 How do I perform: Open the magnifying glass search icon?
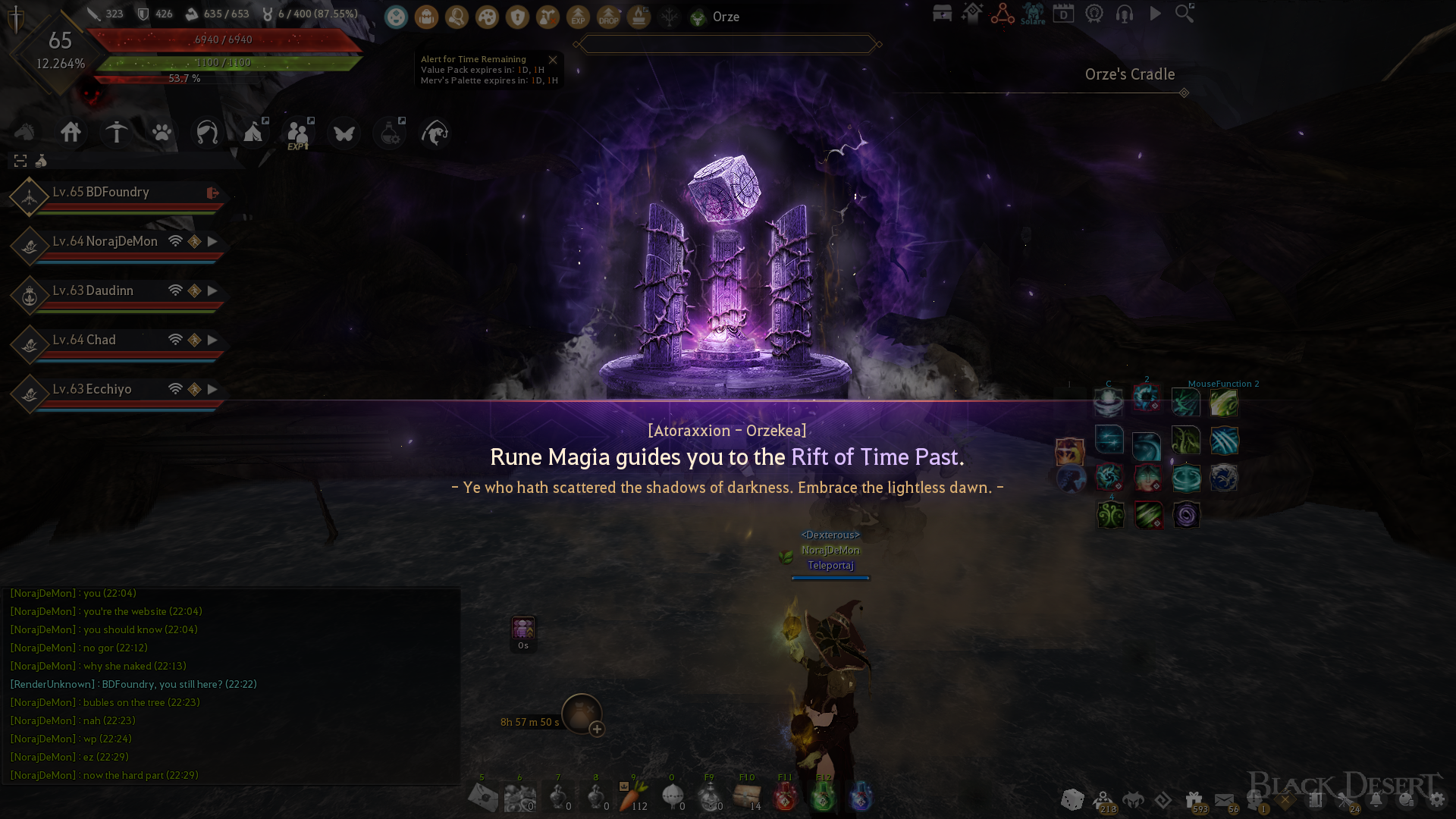coord(1185,14)
